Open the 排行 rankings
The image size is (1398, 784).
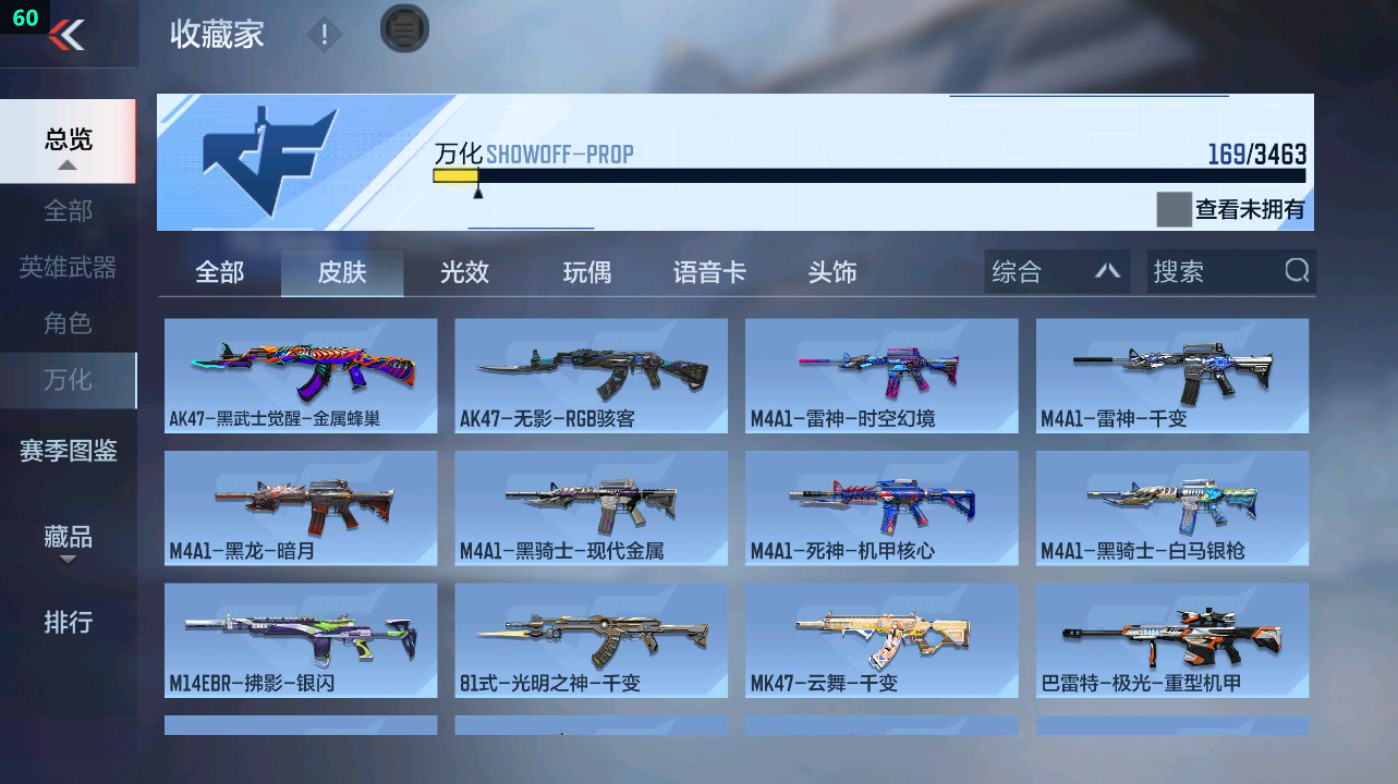pyautogui.click(x=69, y=624)
